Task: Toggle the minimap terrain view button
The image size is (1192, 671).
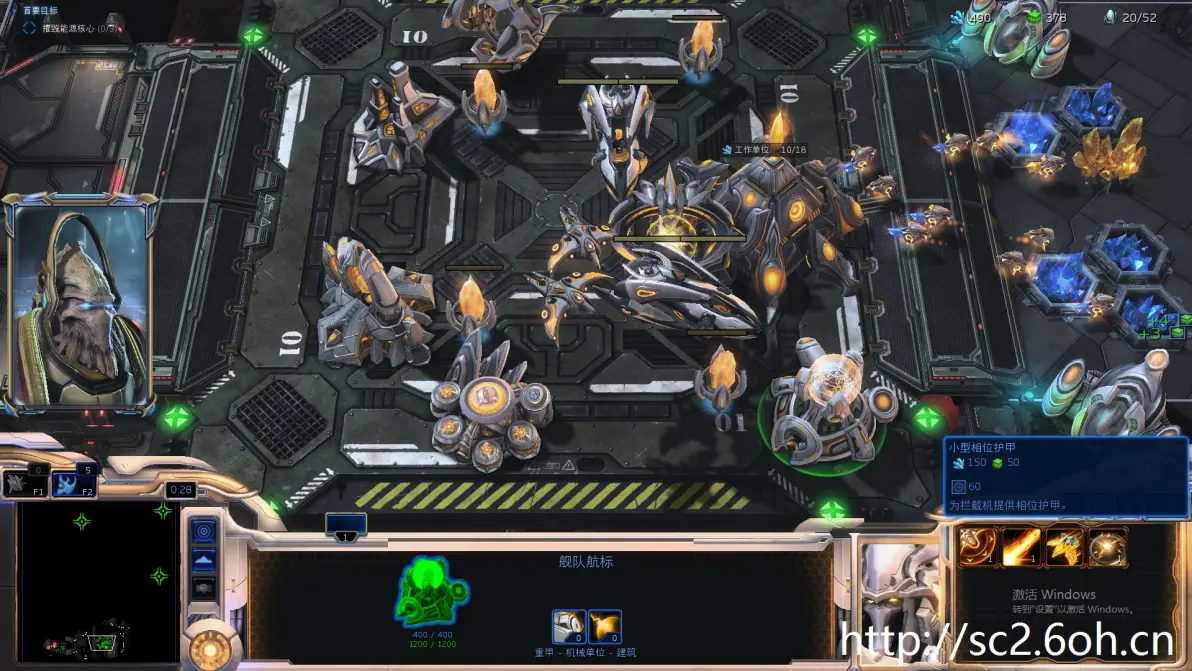Action: point(204,560)
